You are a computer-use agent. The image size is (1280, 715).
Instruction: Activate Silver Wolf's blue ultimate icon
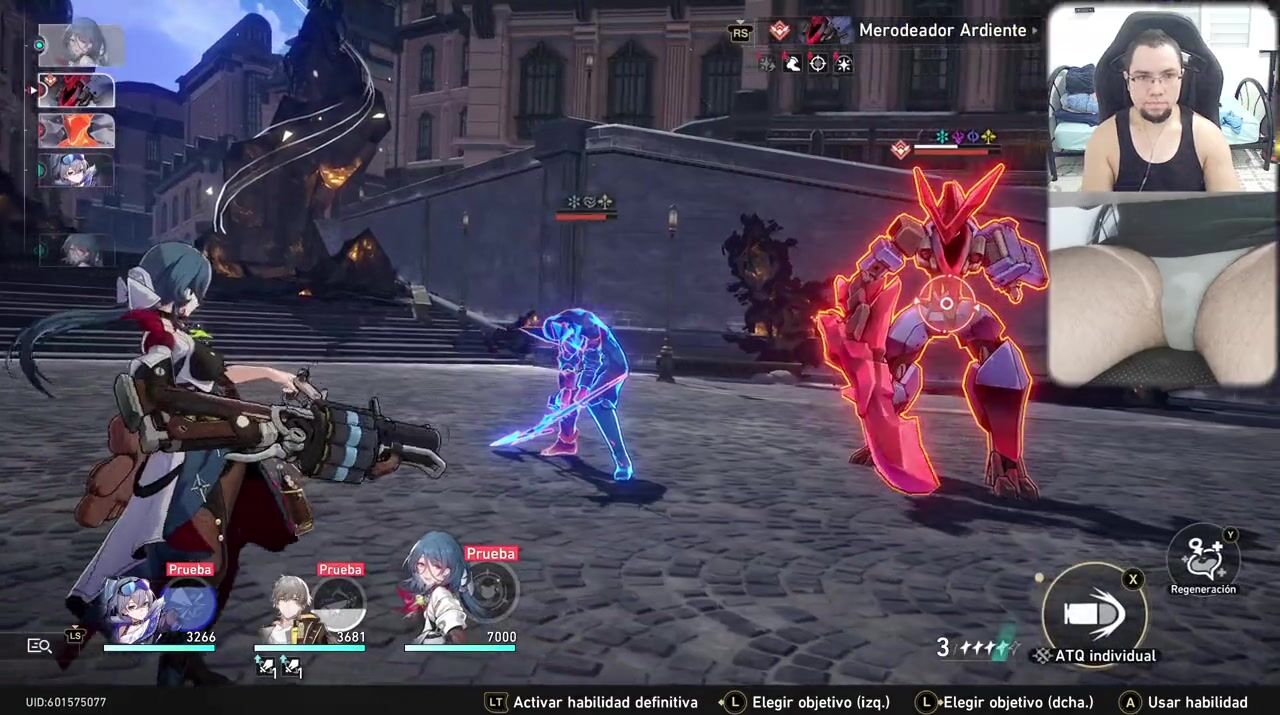coord(189,604)
